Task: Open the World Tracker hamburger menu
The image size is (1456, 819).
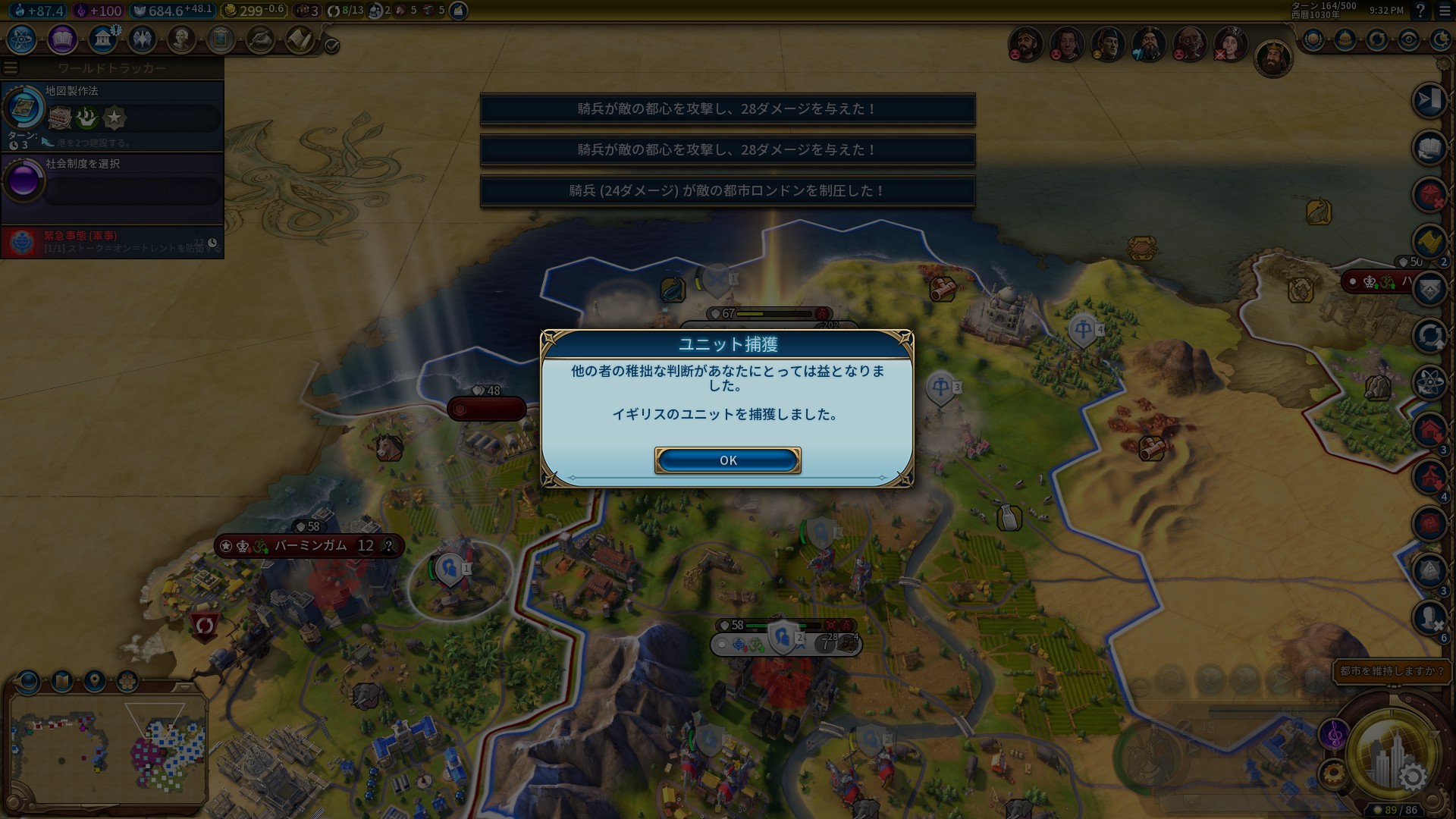Action: 11,67
